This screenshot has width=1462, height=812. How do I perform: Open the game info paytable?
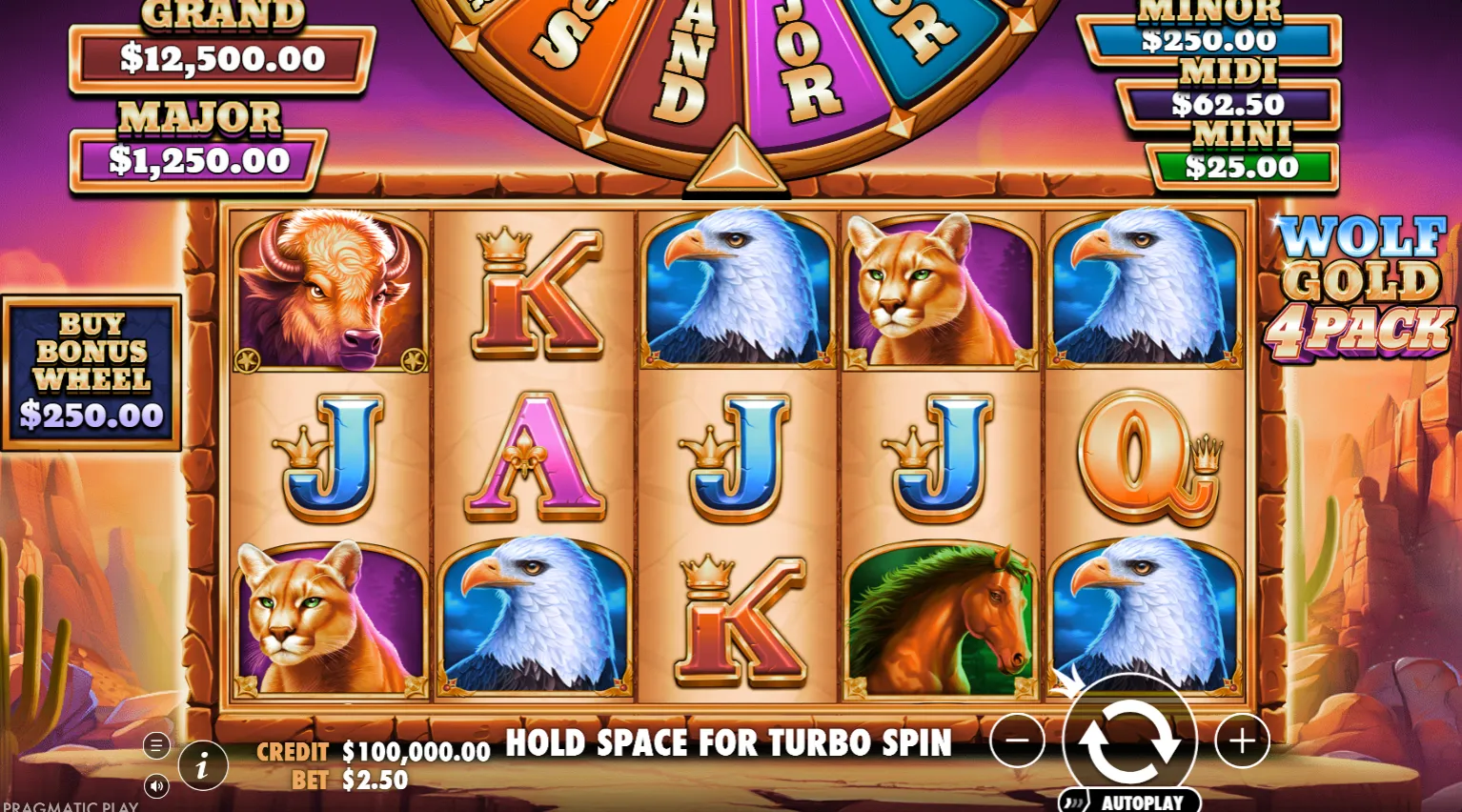tap(202, 765)
